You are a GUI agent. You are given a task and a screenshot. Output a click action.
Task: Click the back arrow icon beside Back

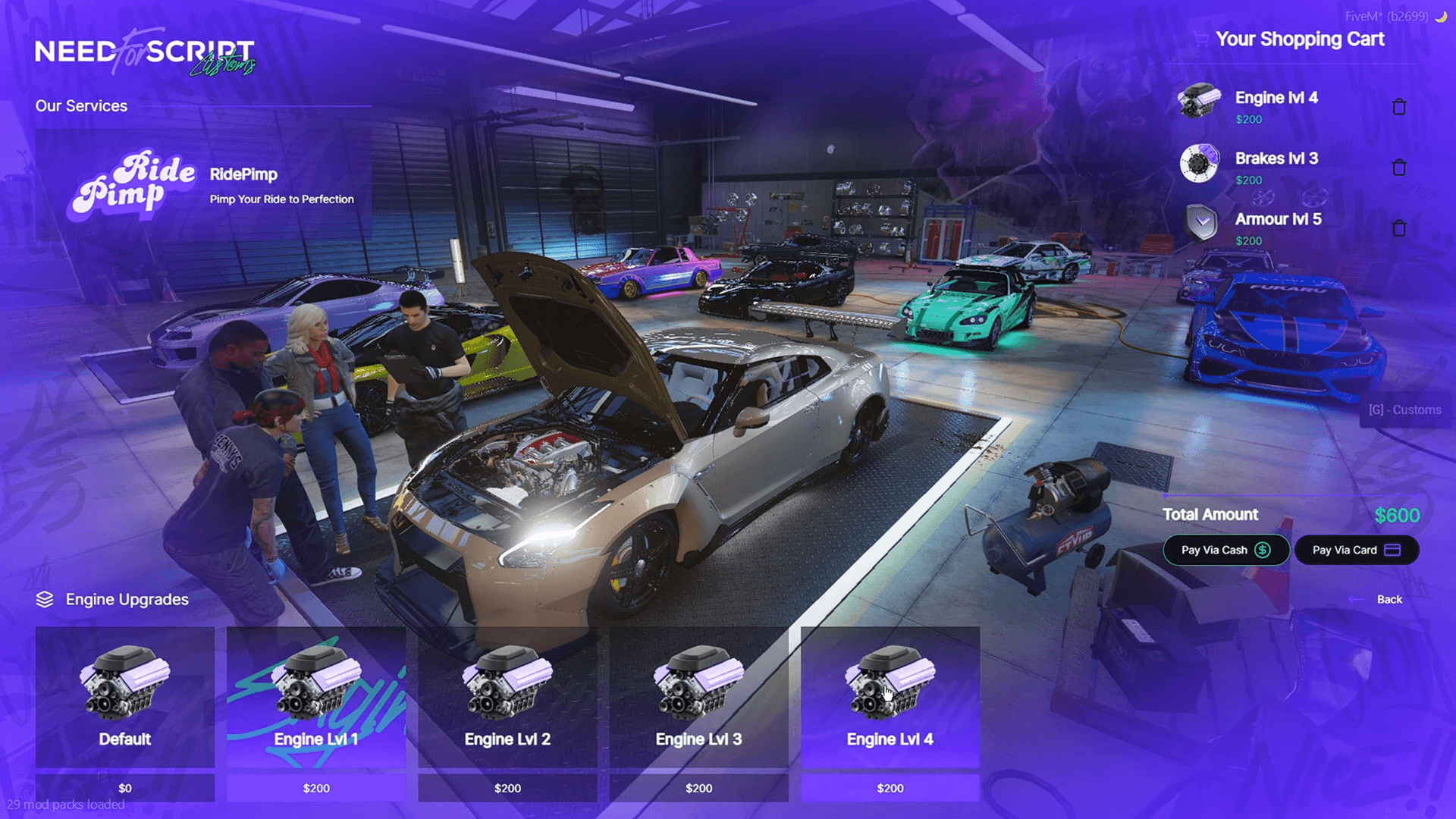pyautogui.click(x=1357, y=599)
